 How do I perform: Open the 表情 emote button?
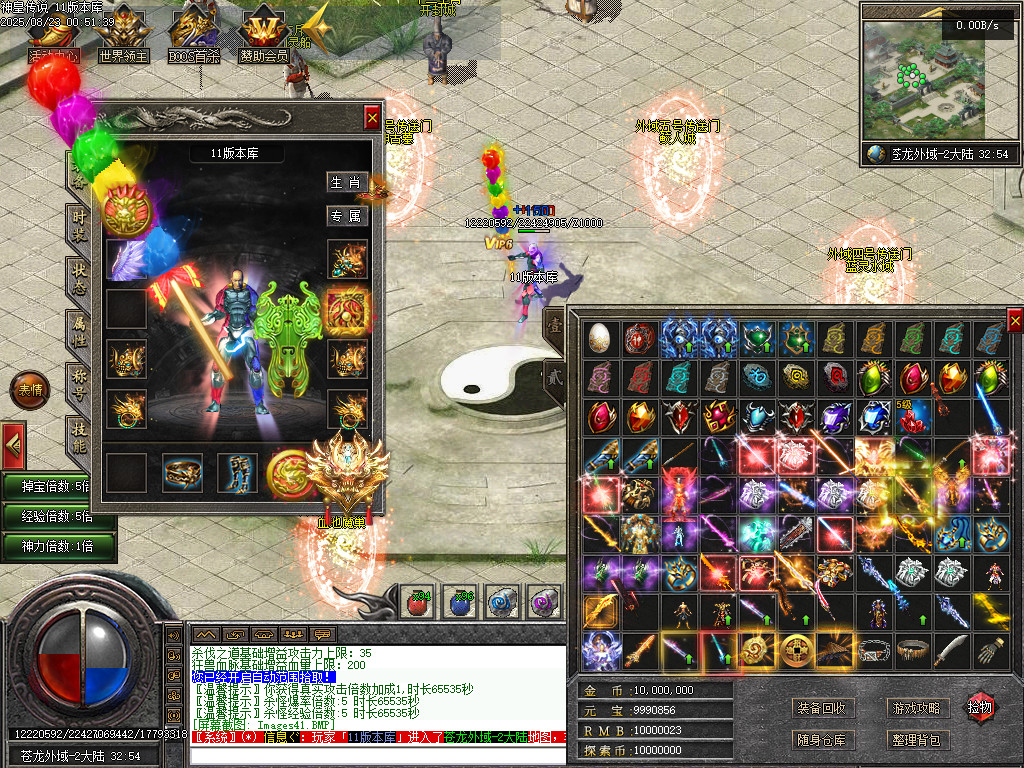click(28, 390)
